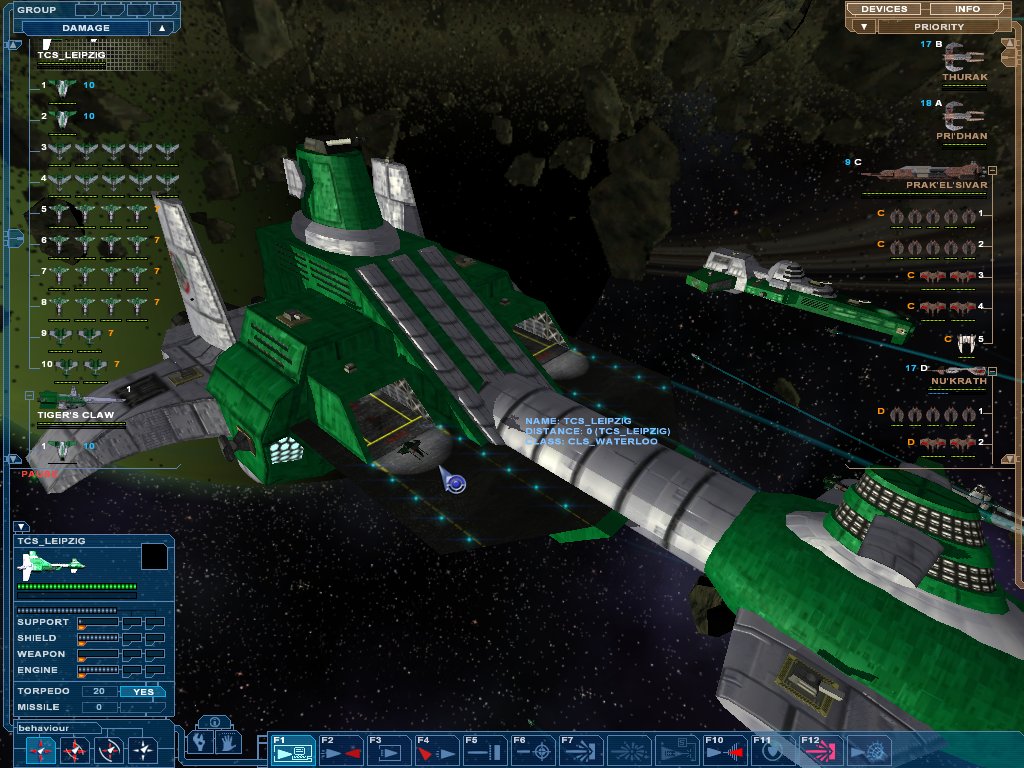Collapse the Prak'el'sivar squadron list
The height and width of the screenshot is (768, 1024).
coord(992,170)
